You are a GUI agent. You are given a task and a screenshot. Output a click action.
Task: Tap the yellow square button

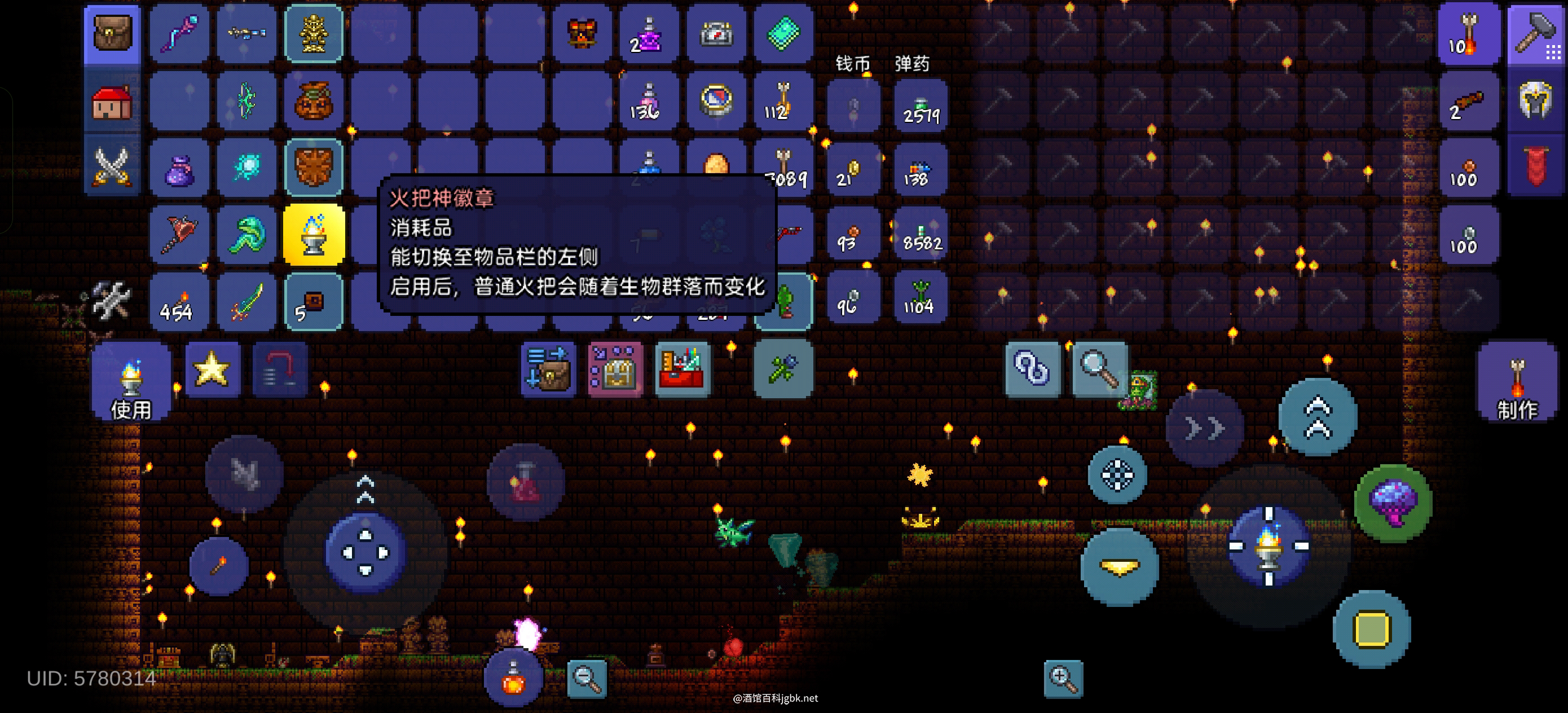click(1371, 629)
